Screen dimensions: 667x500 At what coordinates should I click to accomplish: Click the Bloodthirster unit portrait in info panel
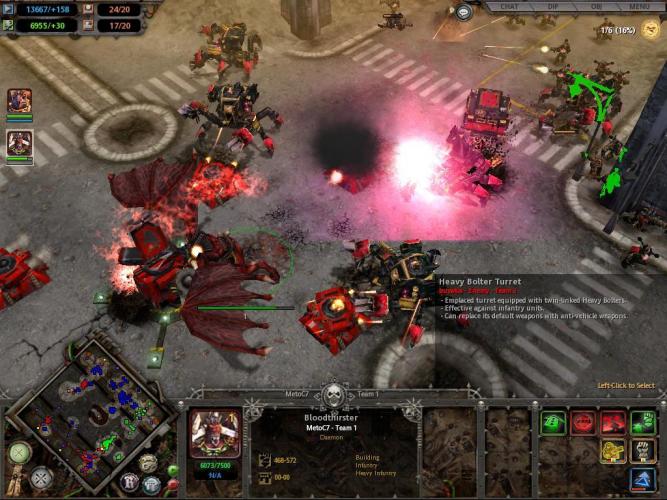point(216,432)
